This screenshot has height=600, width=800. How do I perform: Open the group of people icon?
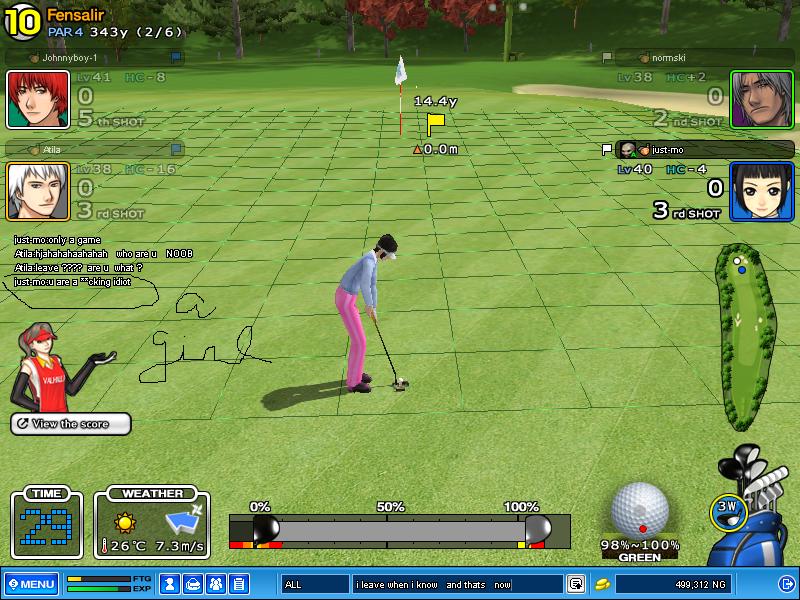click(215, 584)
